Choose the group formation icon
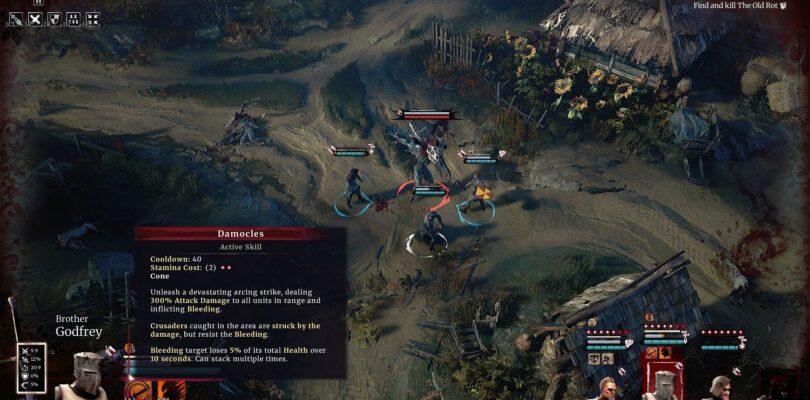Screen dimensions: 810x400 pos(73,18)
